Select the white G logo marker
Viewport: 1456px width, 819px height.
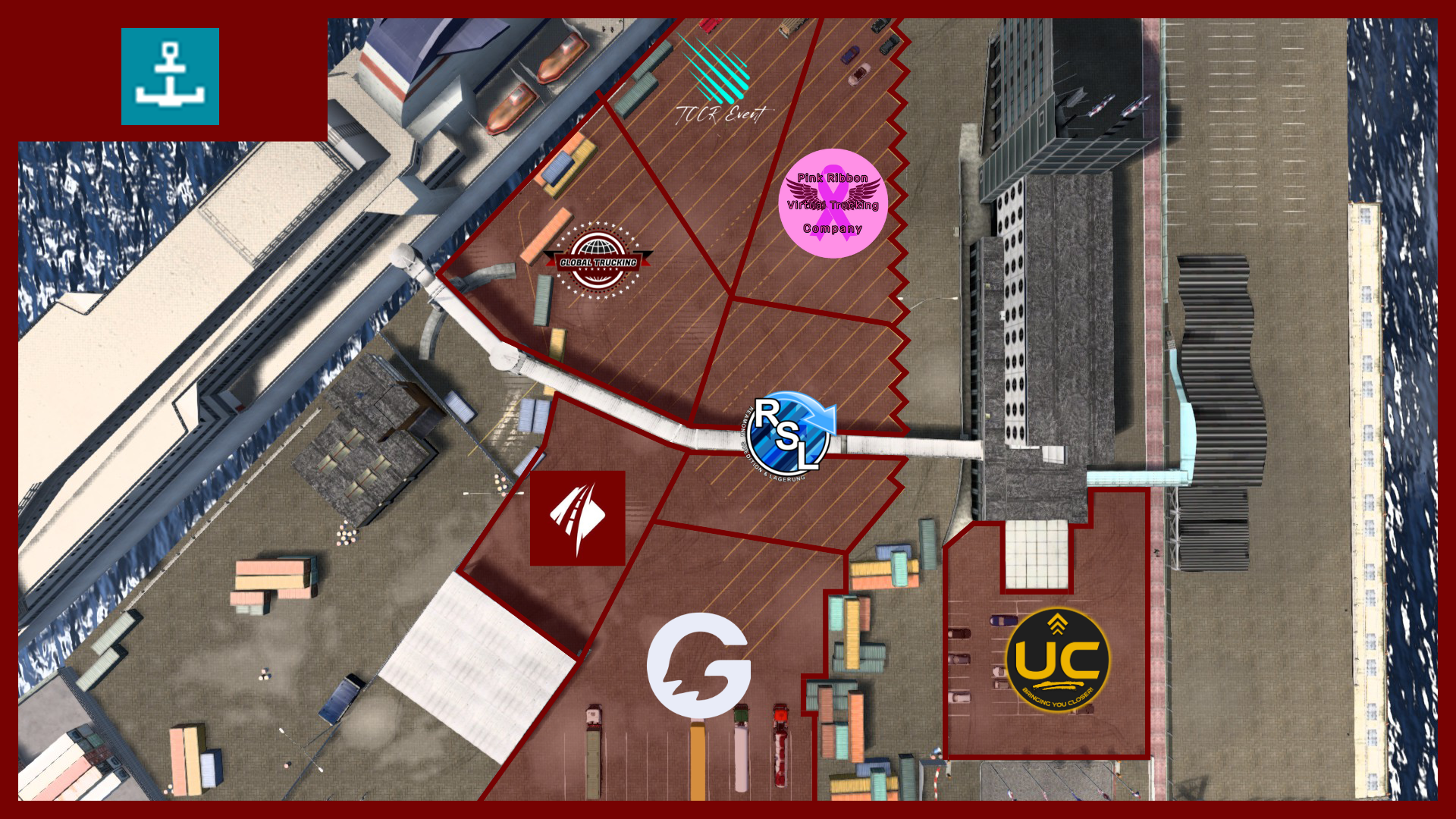coord(698,665)
